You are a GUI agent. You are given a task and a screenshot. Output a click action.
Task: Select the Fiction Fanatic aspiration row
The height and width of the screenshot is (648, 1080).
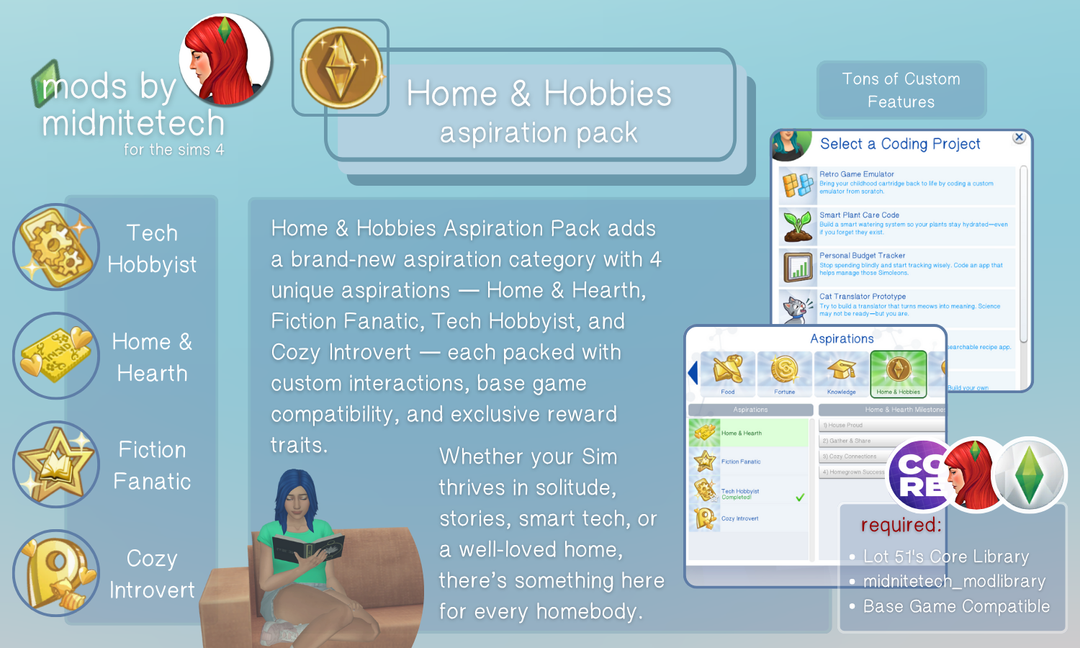(750, 462)
